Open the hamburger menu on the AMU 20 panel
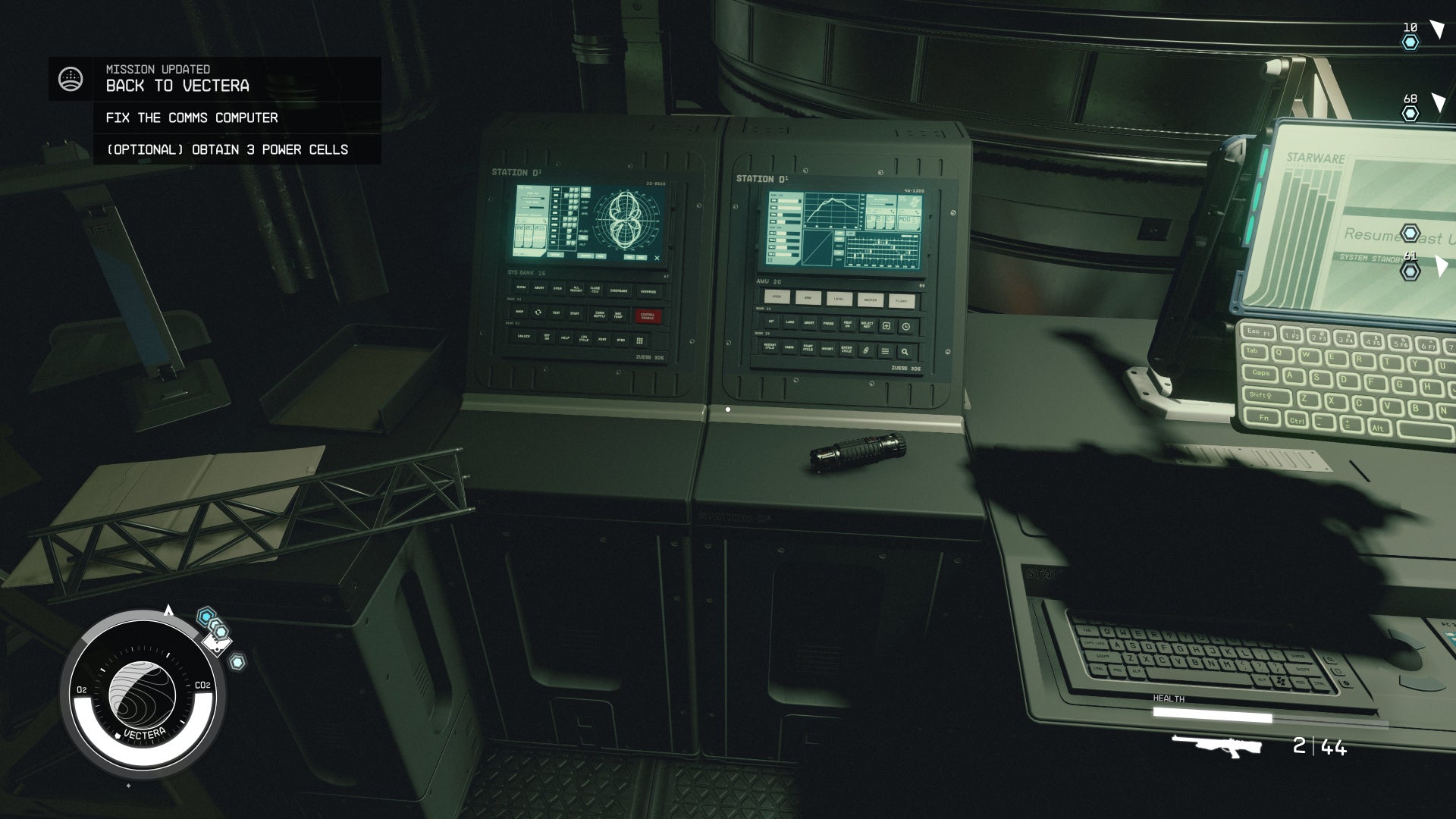Screen dimensions: 1456x819 [885, 351]
